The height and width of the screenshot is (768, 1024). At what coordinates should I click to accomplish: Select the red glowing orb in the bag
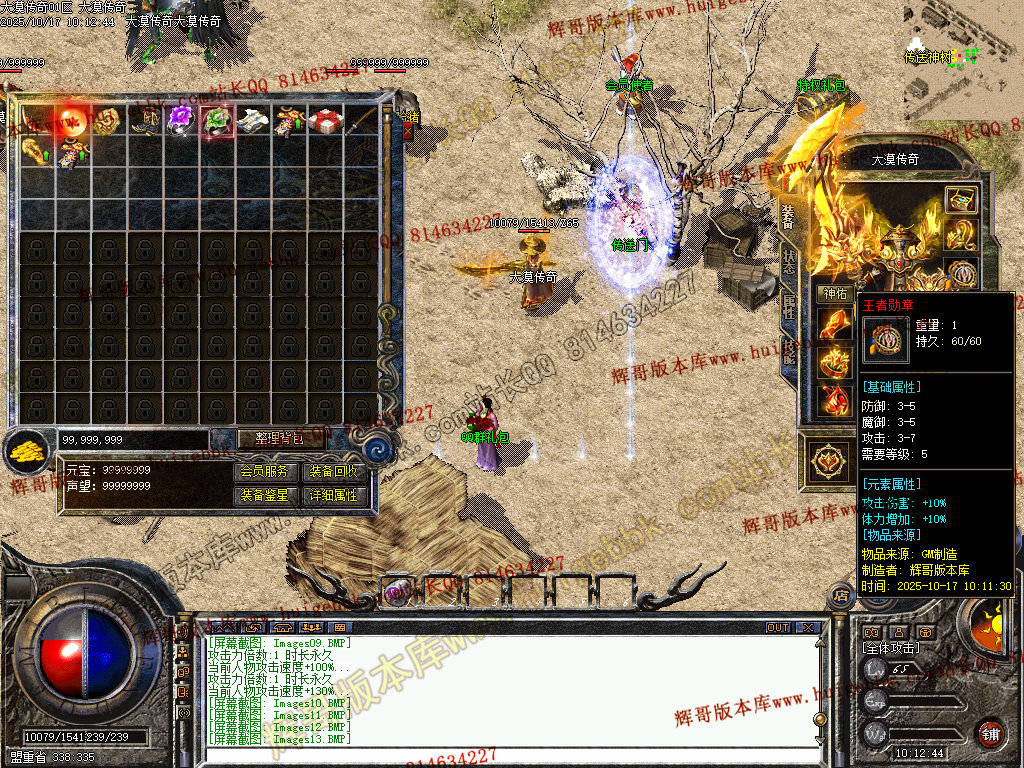[x=72, y=120]
